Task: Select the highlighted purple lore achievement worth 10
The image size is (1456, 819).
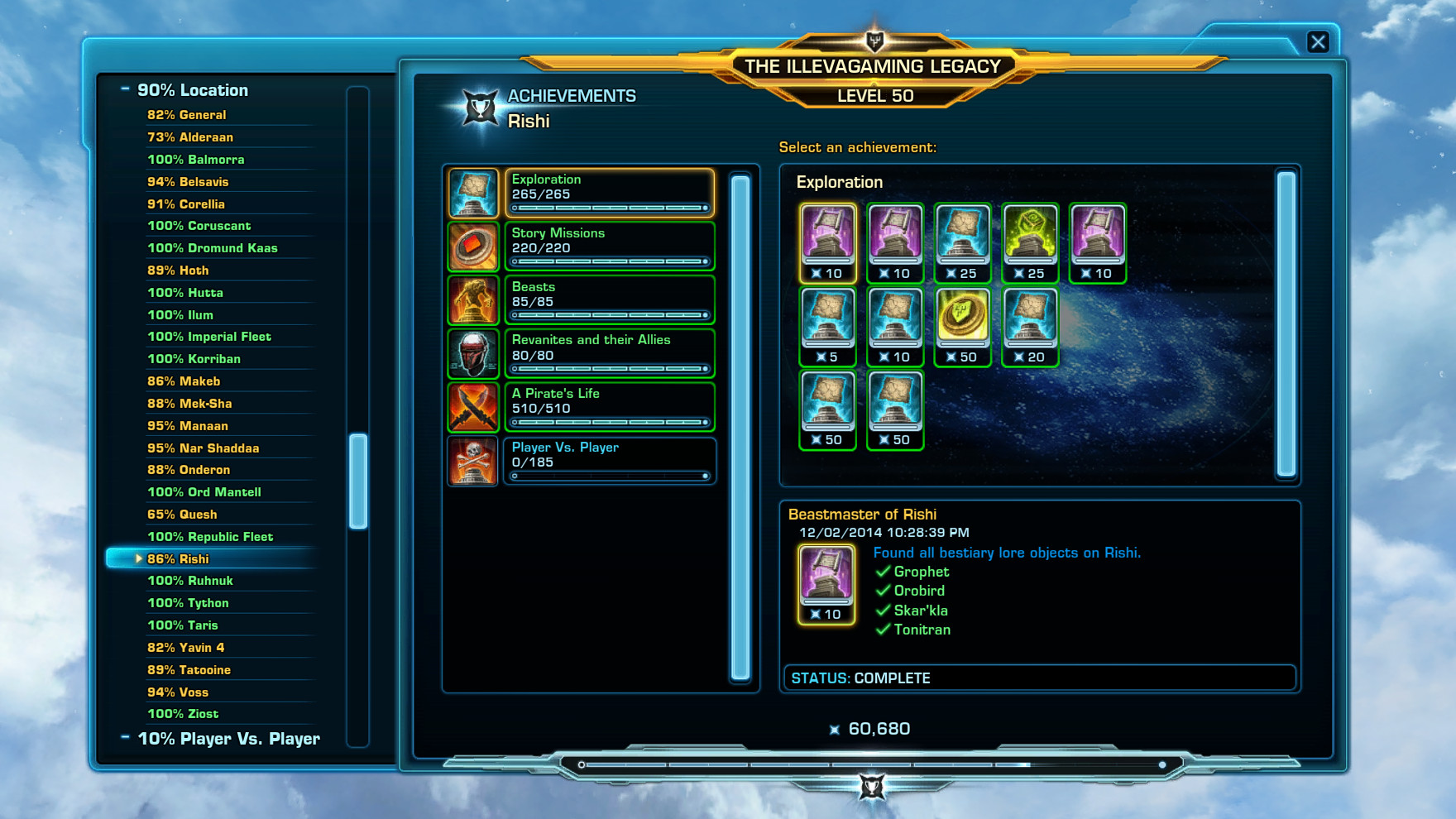Action: tap(826, 240)
